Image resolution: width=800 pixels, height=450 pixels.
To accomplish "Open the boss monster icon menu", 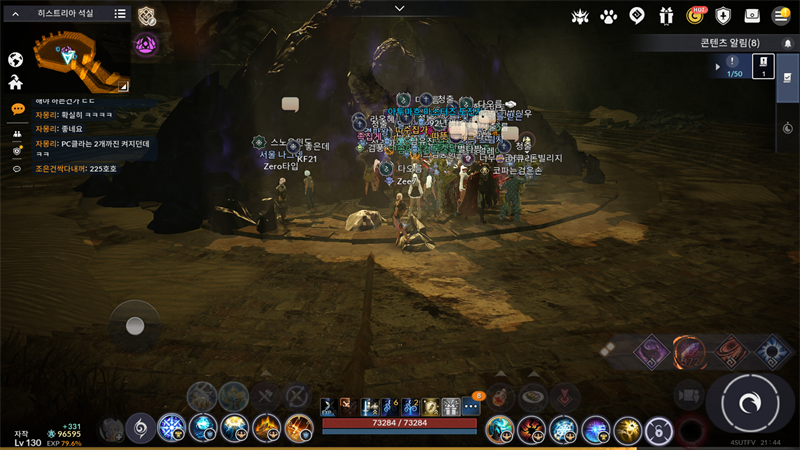I will 580,16.
